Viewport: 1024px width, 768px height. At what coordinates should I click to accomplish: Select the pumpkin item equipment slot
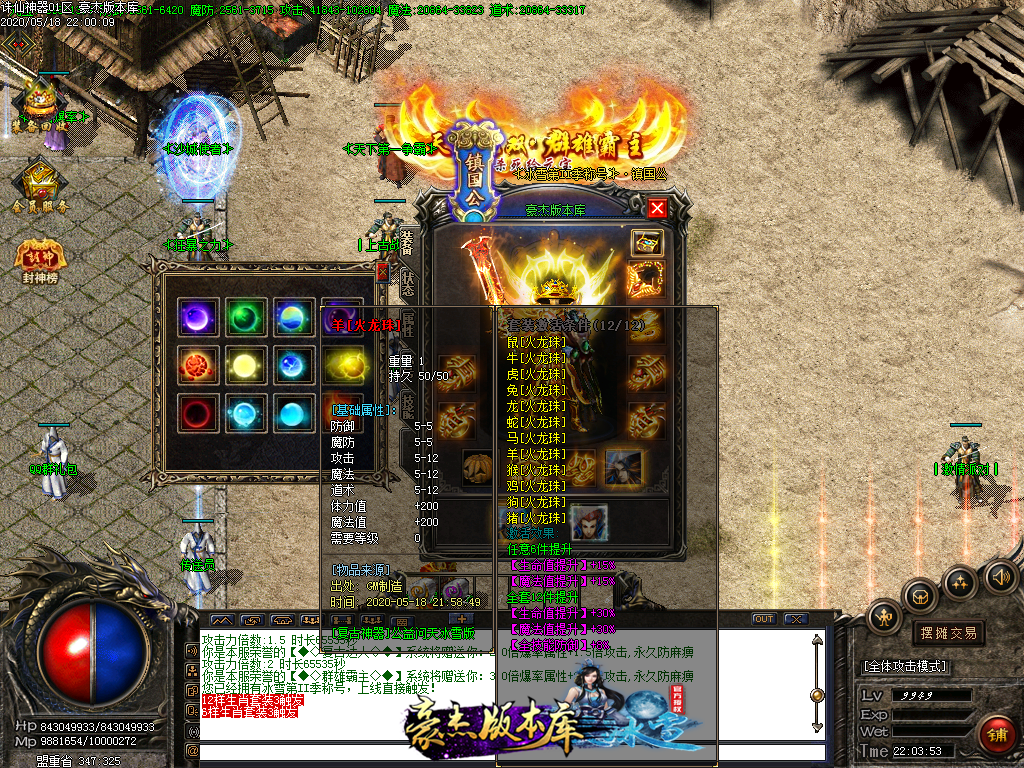[x=477, y=466]
